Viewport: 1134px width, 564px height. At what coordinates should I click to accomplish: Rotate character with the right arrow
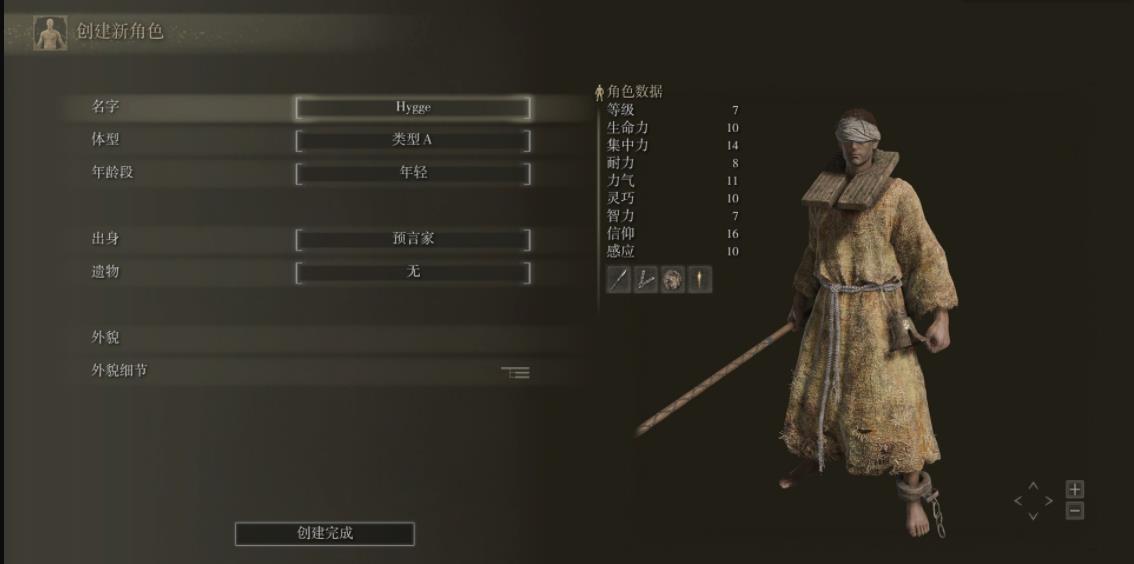pyautogui.click(x=1048, y=501)
